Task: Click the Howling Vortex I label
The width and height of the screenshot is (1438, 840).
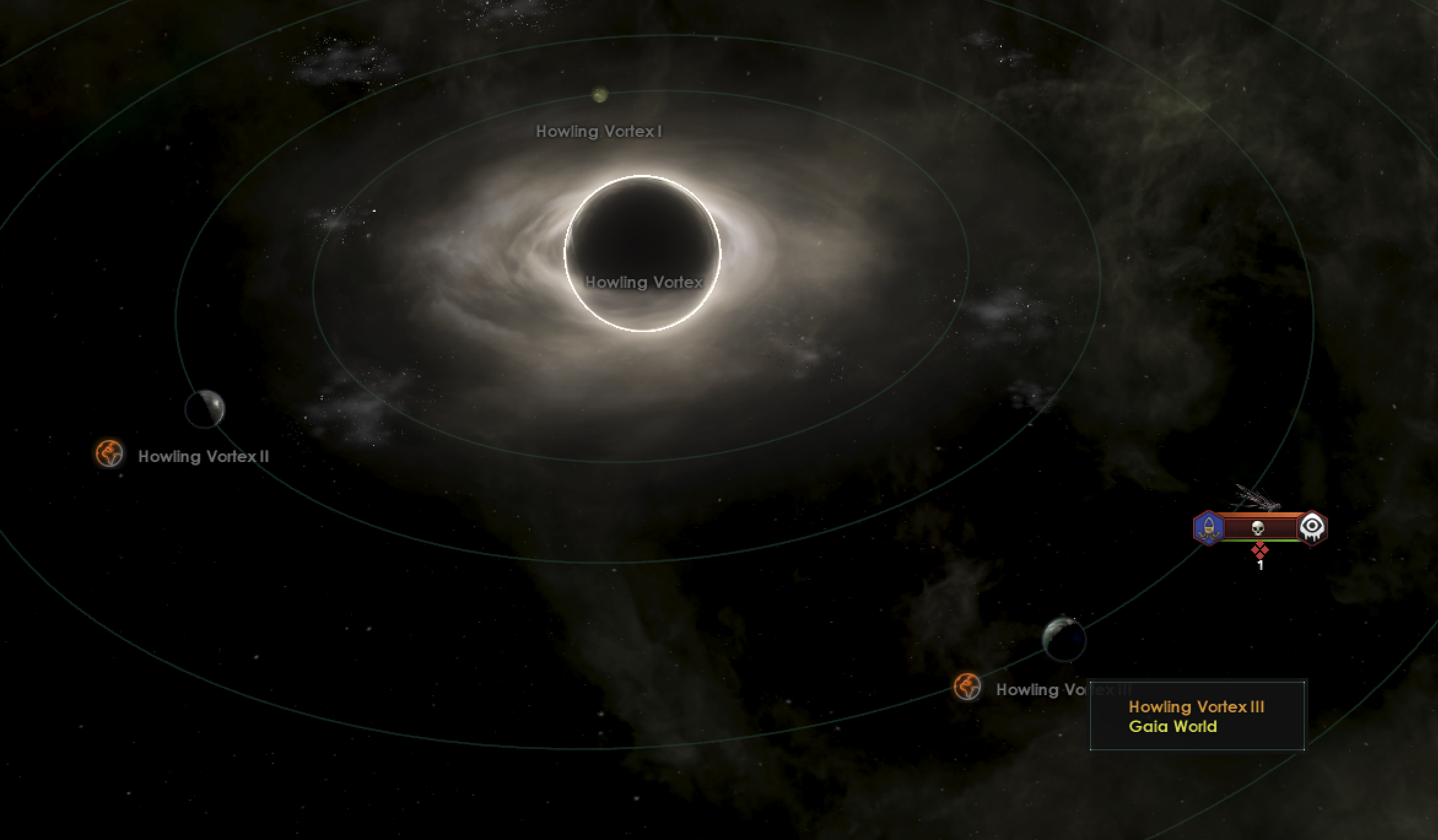Action: tap(598, 131)
